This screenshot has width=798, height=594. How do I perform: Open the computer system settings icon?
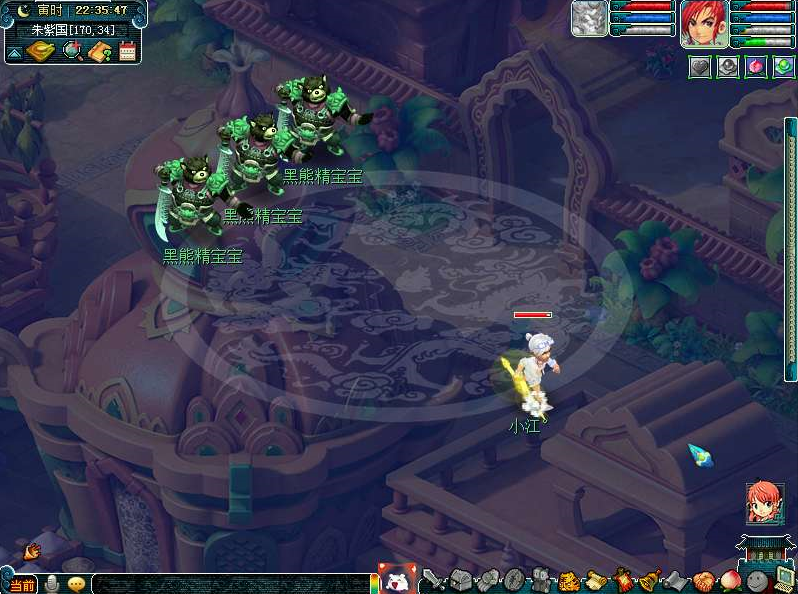tap(784, 579)
